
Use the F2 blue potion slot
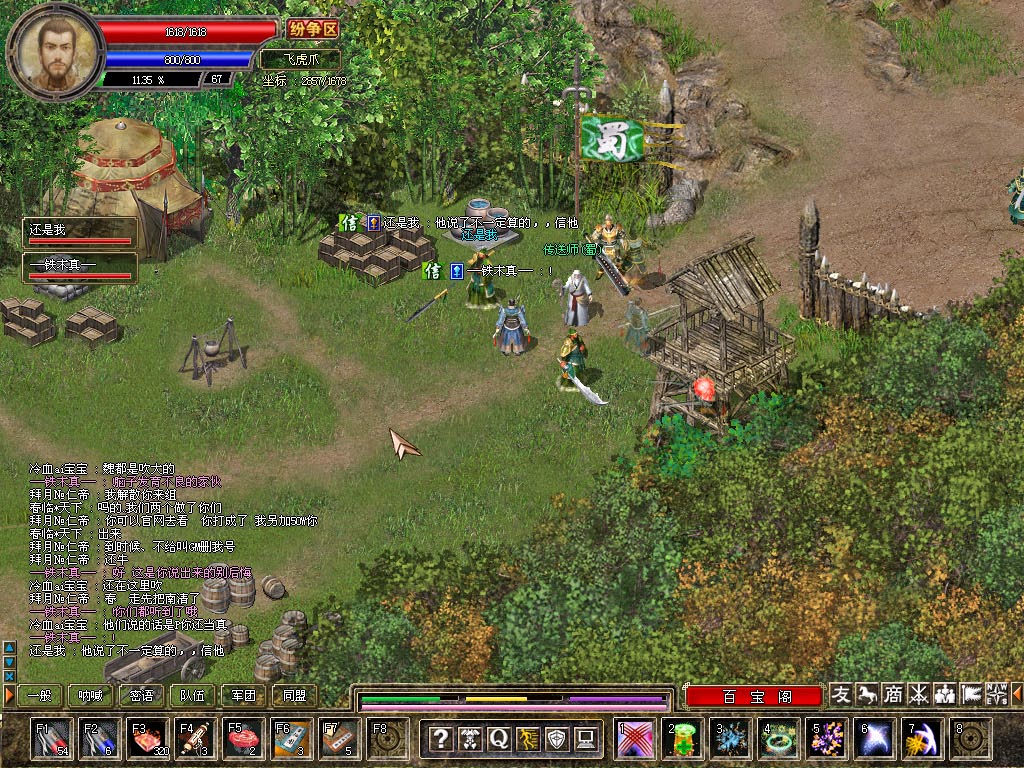tap(100, 738)
